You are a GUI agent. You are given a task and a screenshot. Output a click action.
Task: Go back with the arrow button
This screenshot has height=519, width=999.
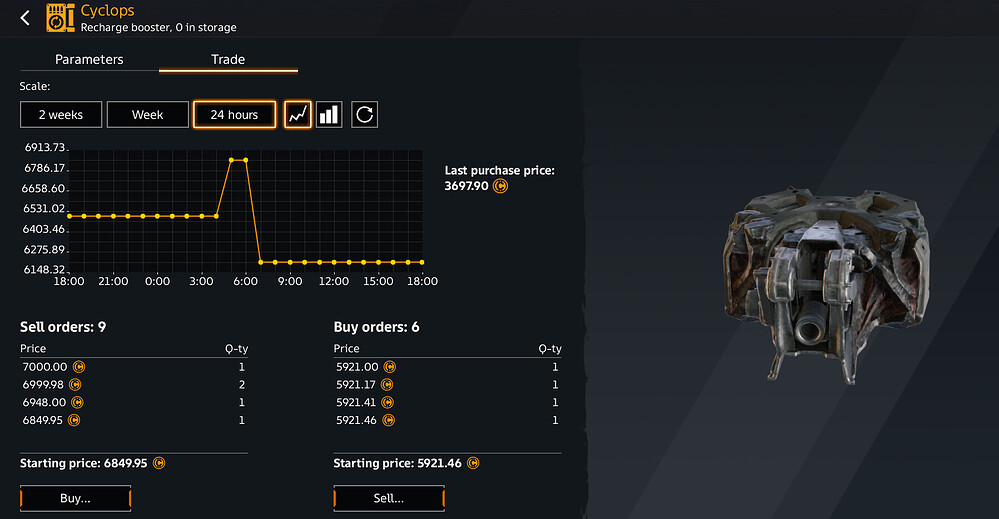(26, 18)
